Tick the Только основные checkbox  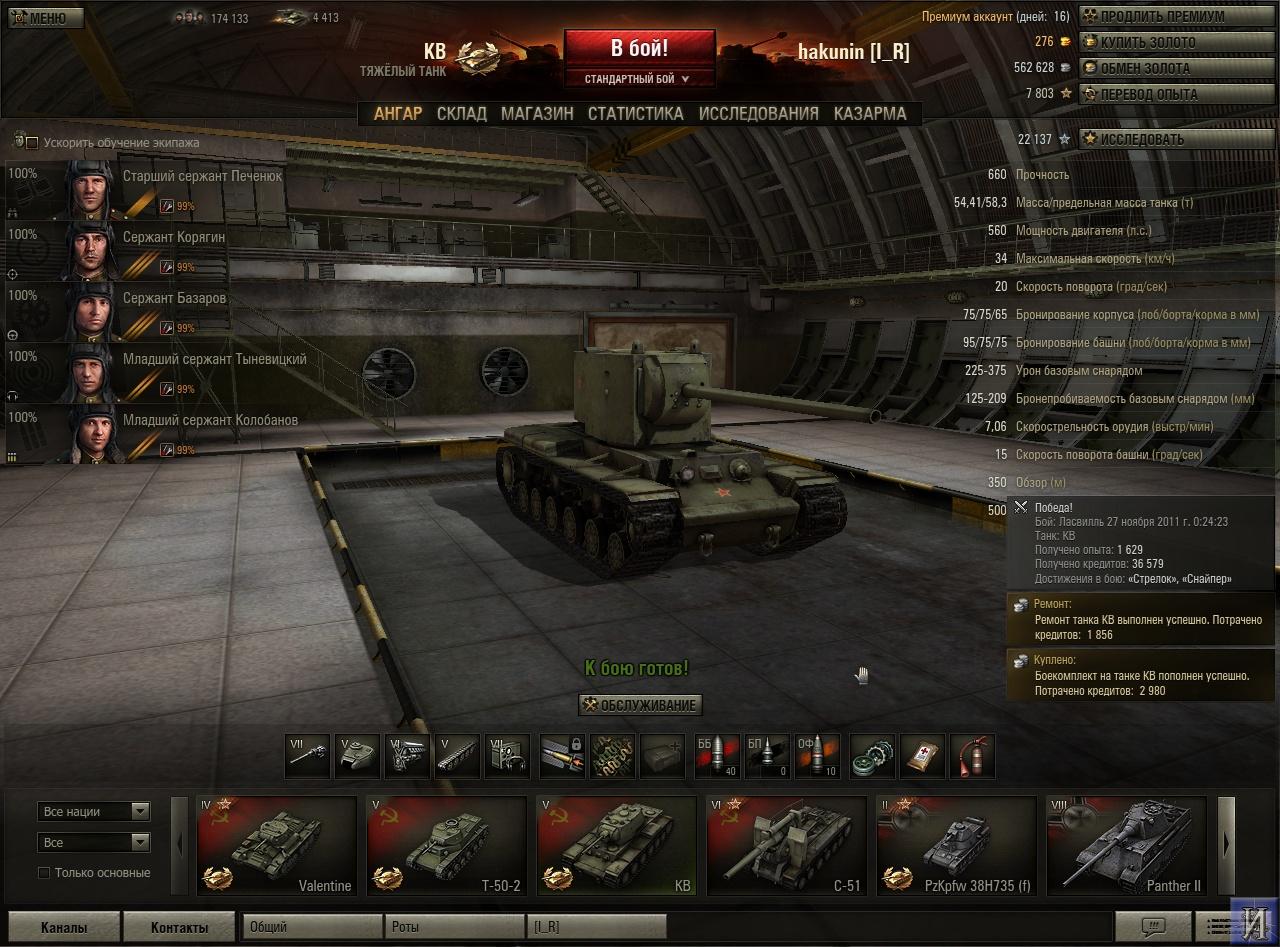click(44, 873)
